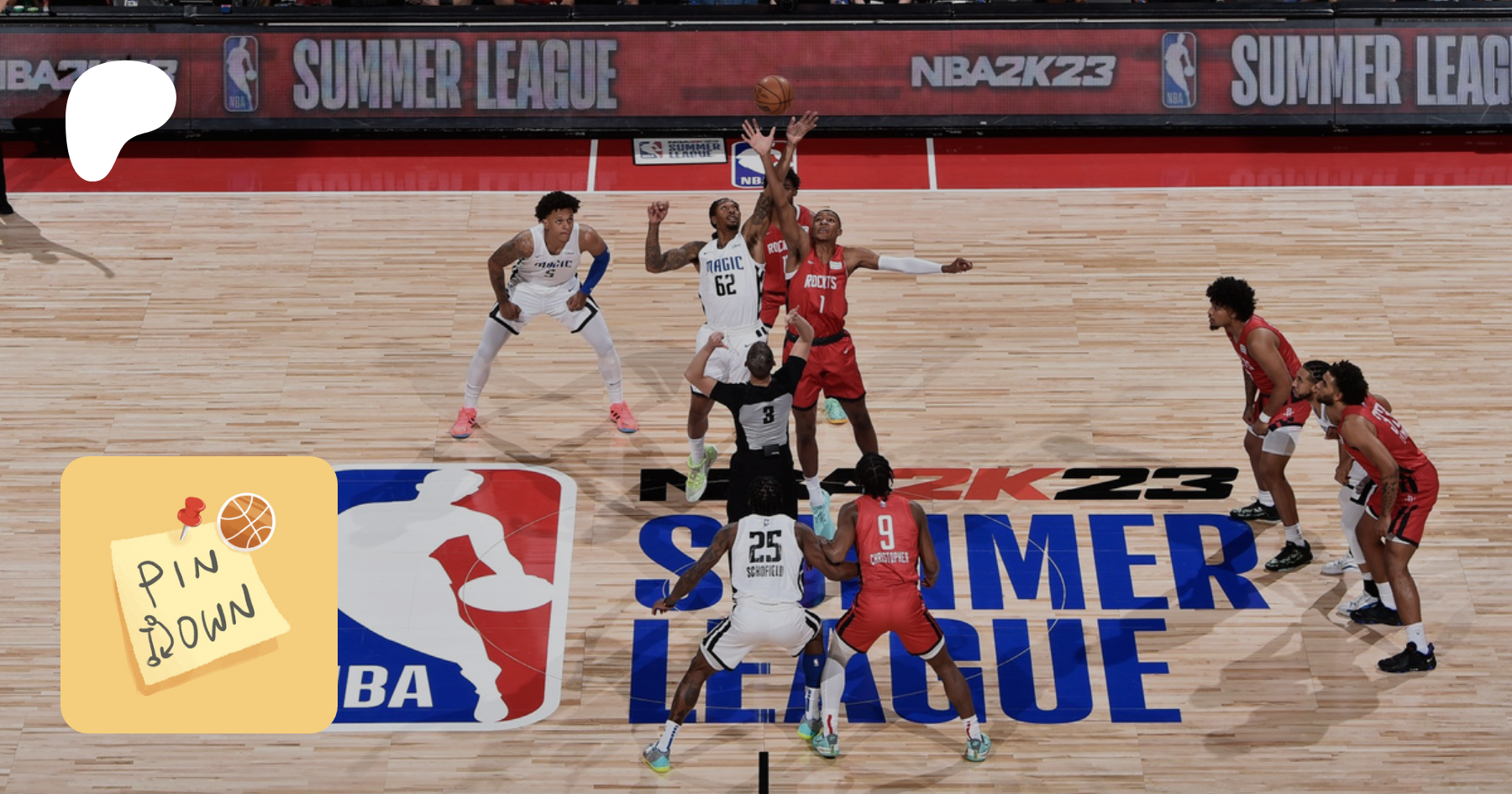Open the Pin Down sticky-note thumbnail
The image size is (1512, 794).
pos(199,595)
